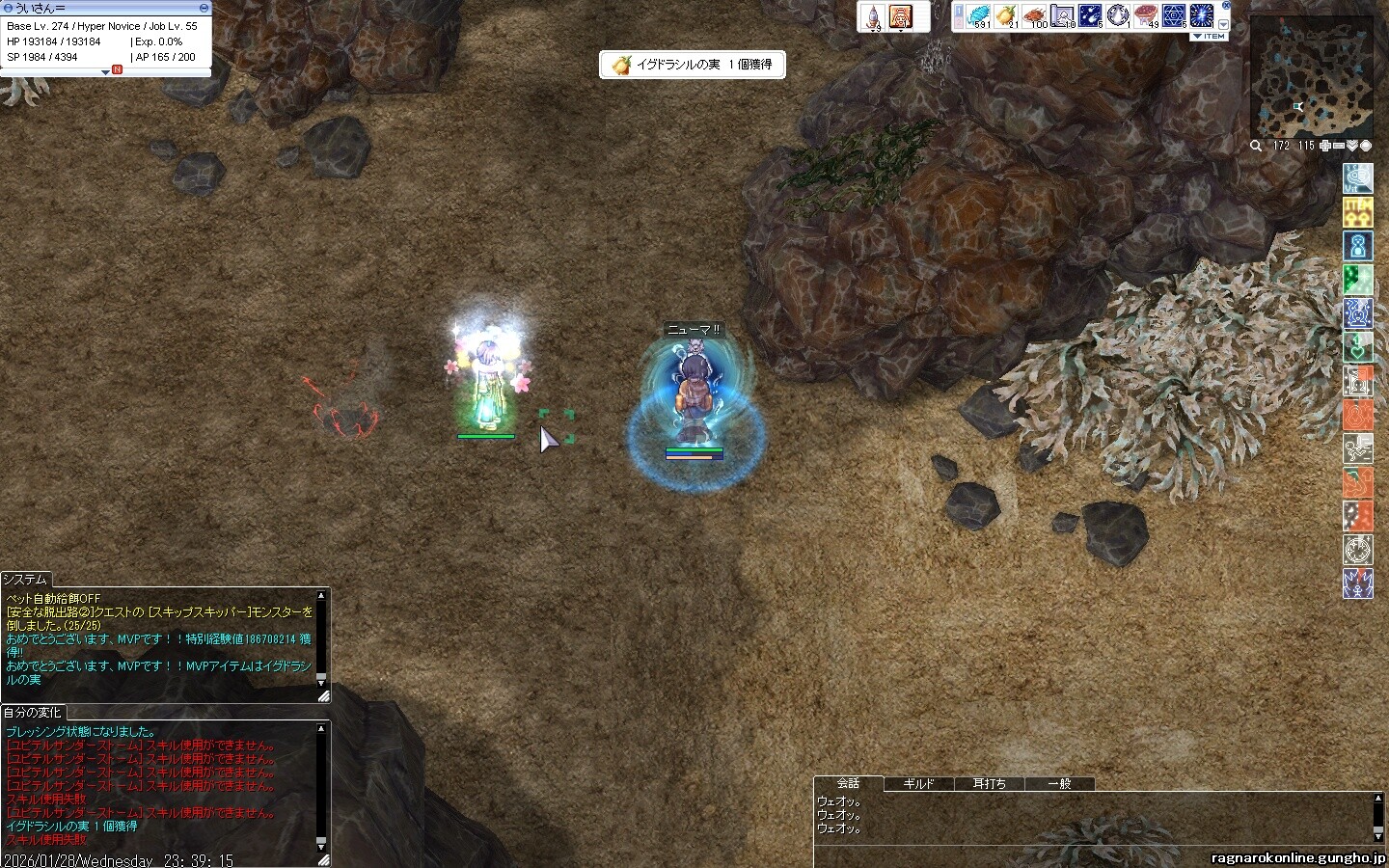Activate the hexagram magic circle skill
1389x868 pixels.
pyautogui.click(x=1174, y=16)
